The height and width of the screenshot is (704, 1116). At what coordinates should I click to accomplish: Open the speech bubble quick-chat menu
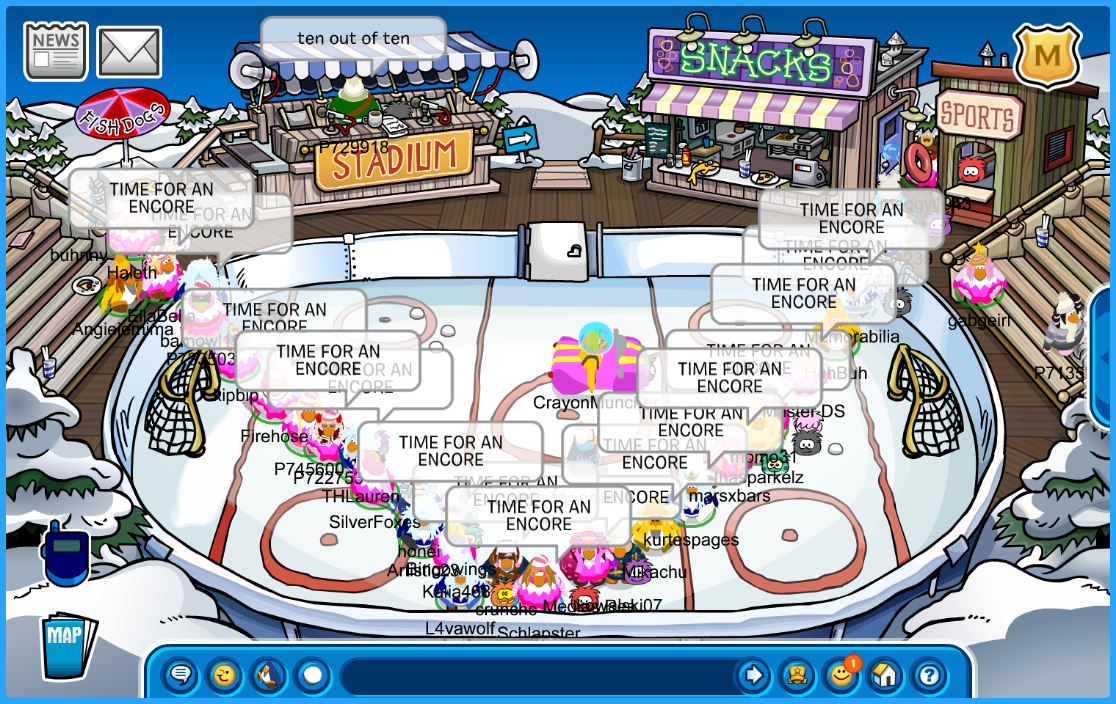(181, 676)
